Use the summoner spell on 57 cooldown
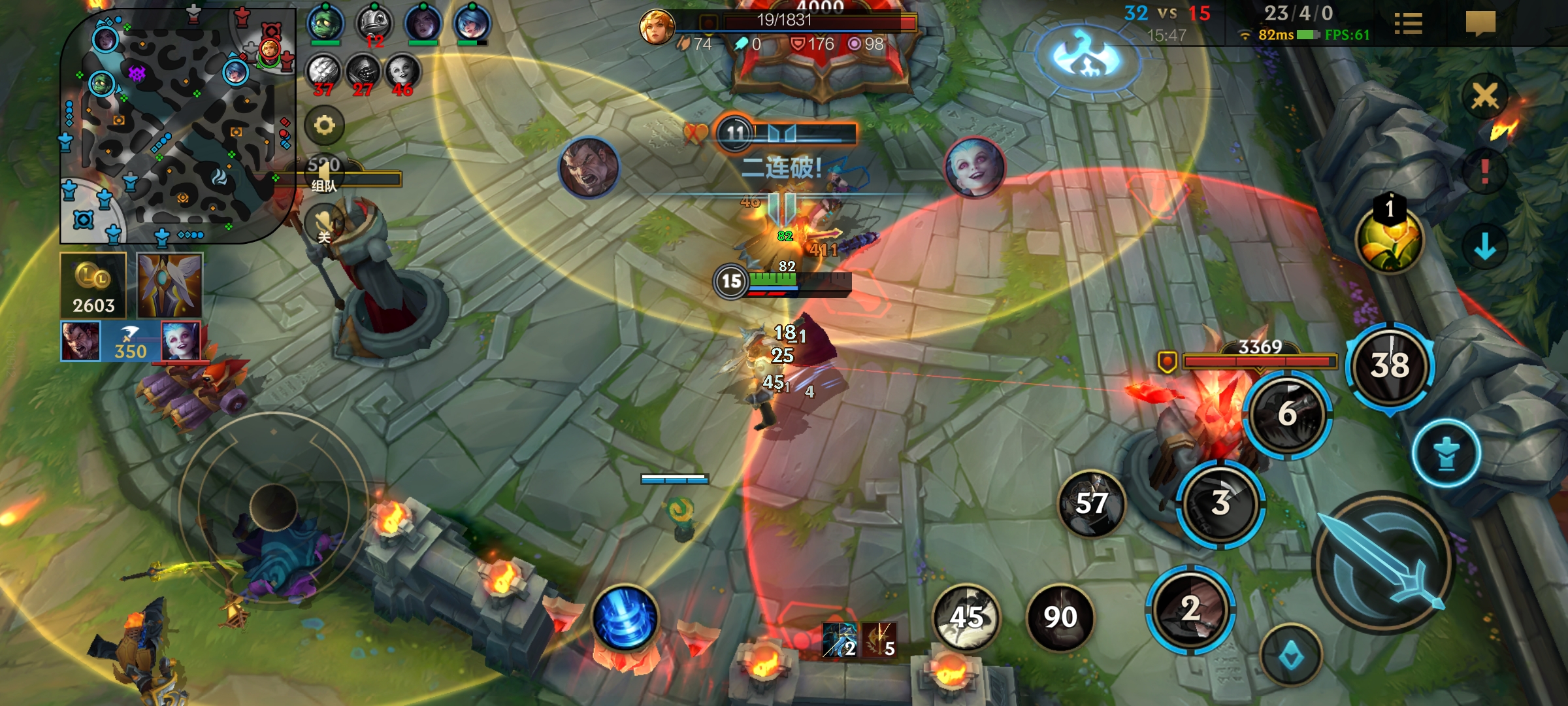Viewport: 1568px width, 706px height. click(x=1091, y=503)
